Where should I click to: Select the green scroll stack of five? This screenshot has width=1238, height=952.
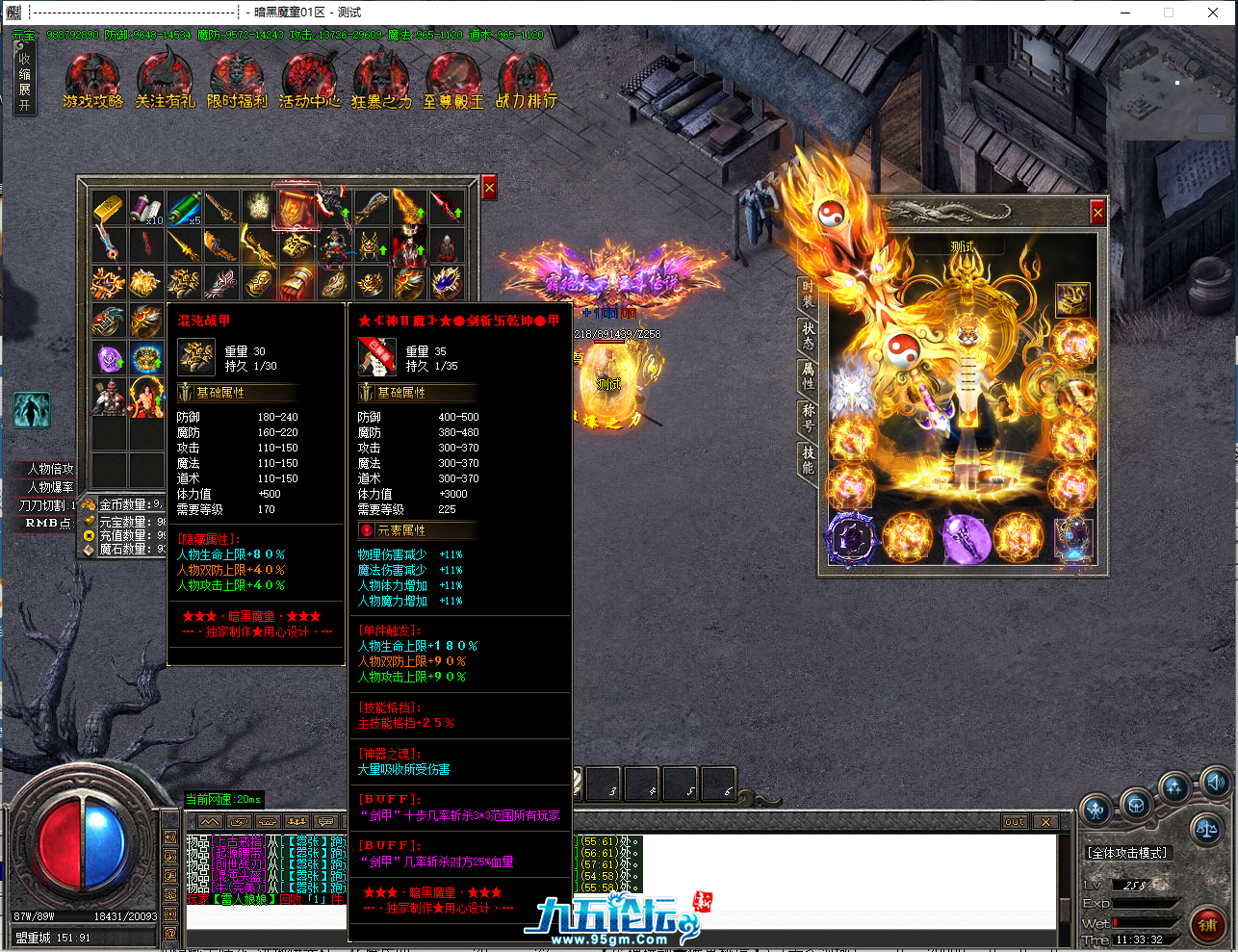click(x=183, y=208)
